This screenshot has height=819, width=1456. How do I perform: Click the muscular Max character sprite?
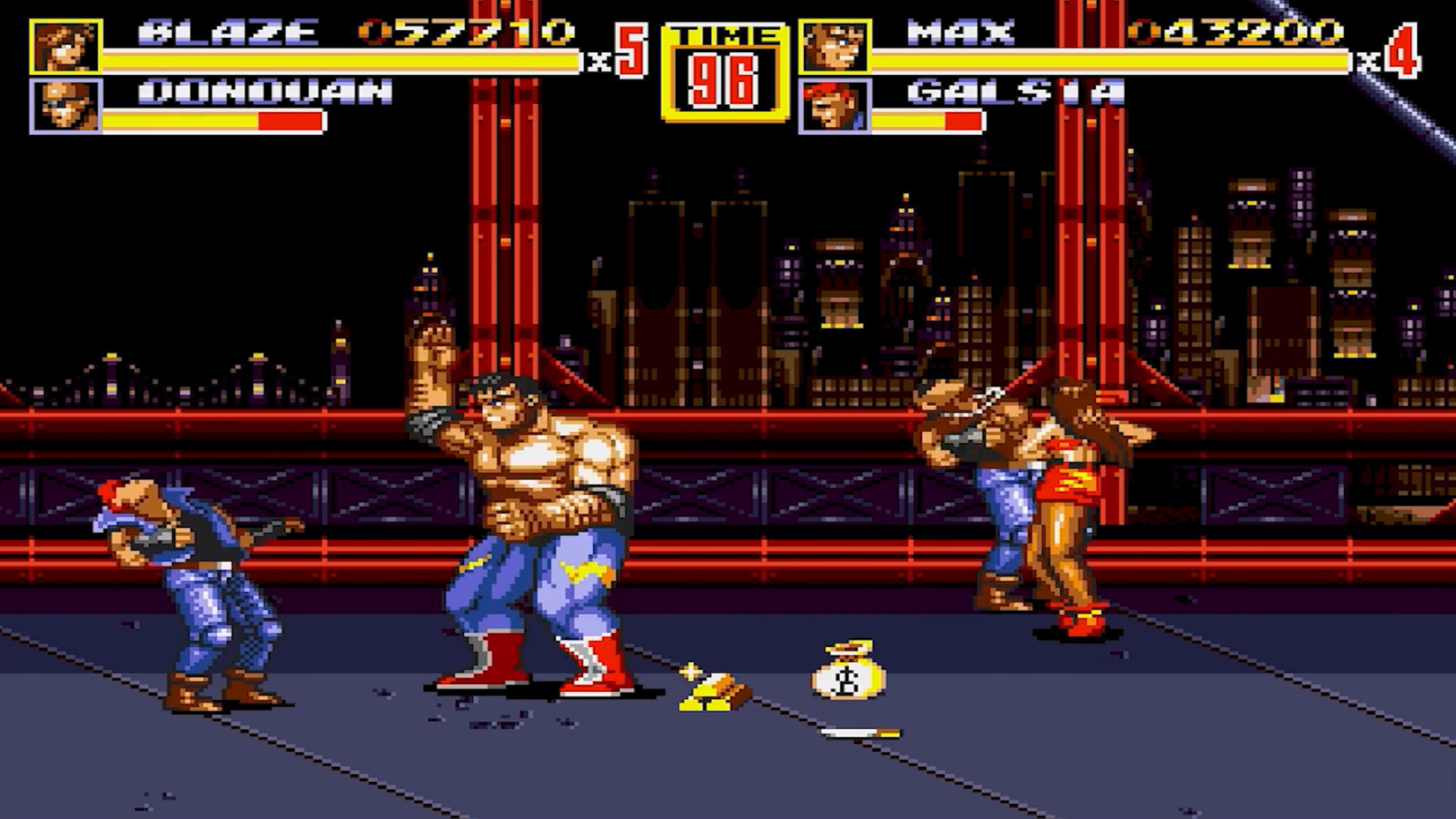click(x=529, y=512)
